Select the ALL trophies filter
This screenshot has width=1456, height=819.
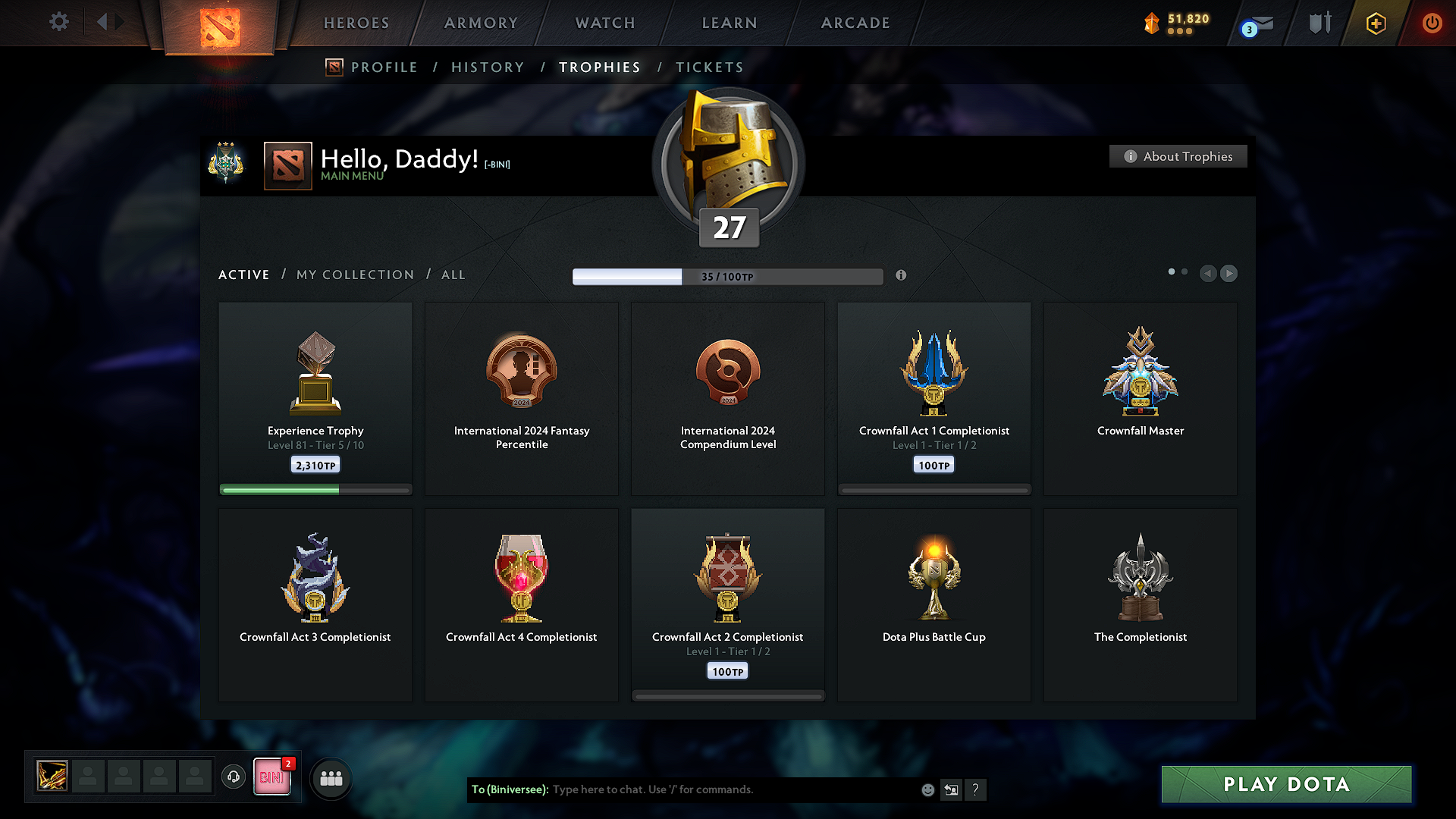[x=453, y=275]
